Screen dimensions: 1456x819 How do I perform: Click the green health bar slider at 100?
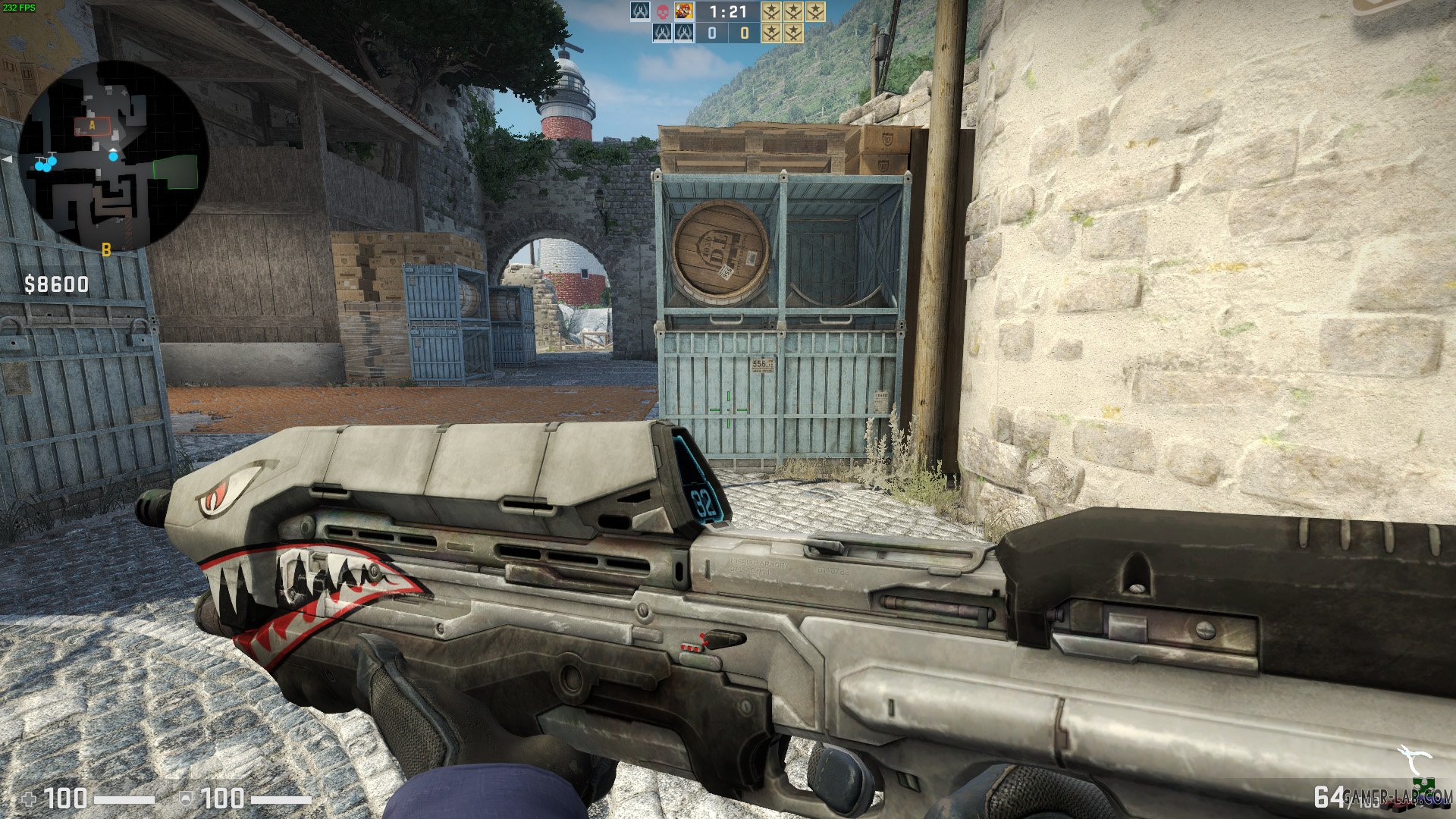(x=124, y=799)
